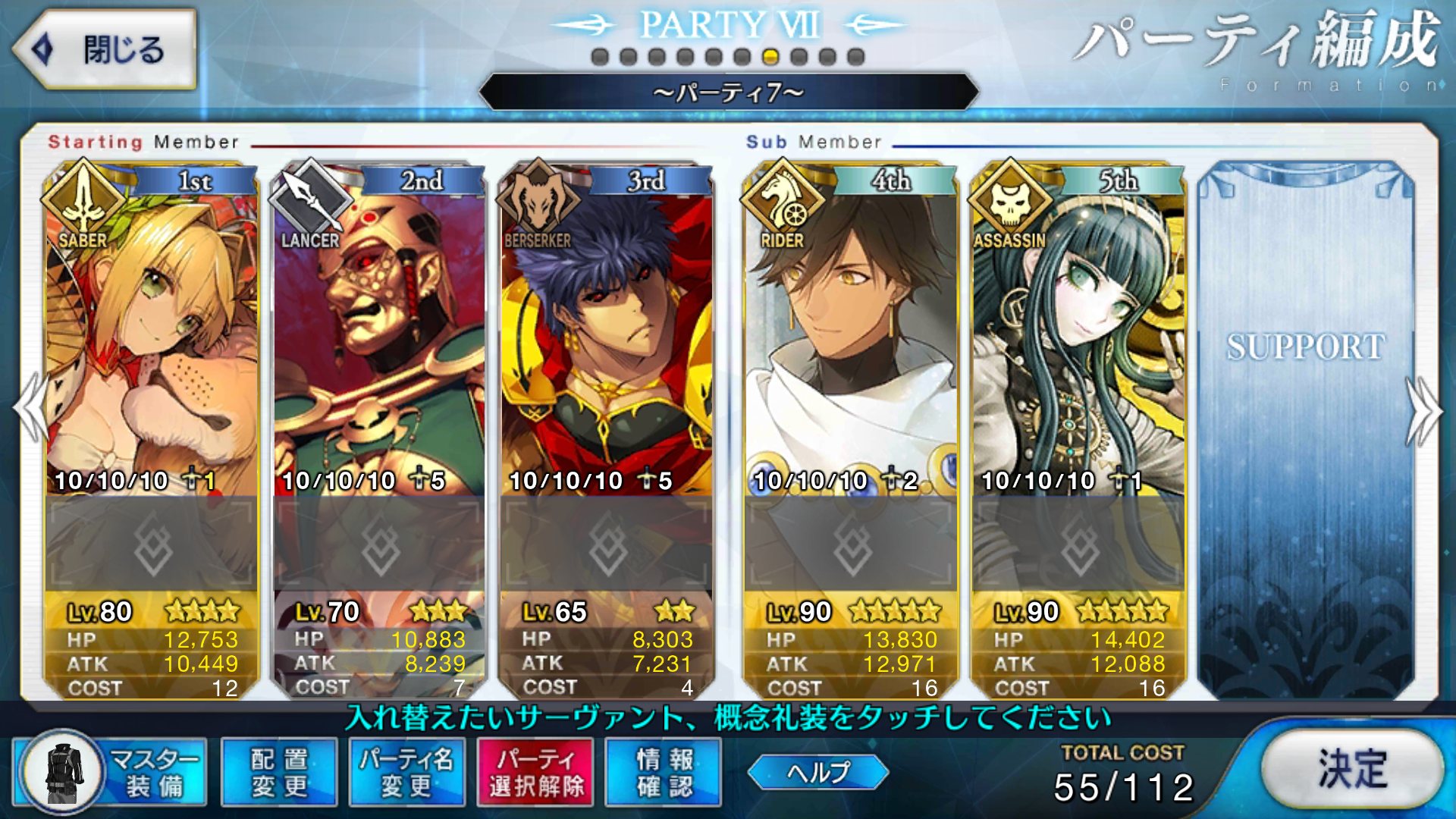Rename the party (パーティ名変更)
1456x819 pixels.
407,772
